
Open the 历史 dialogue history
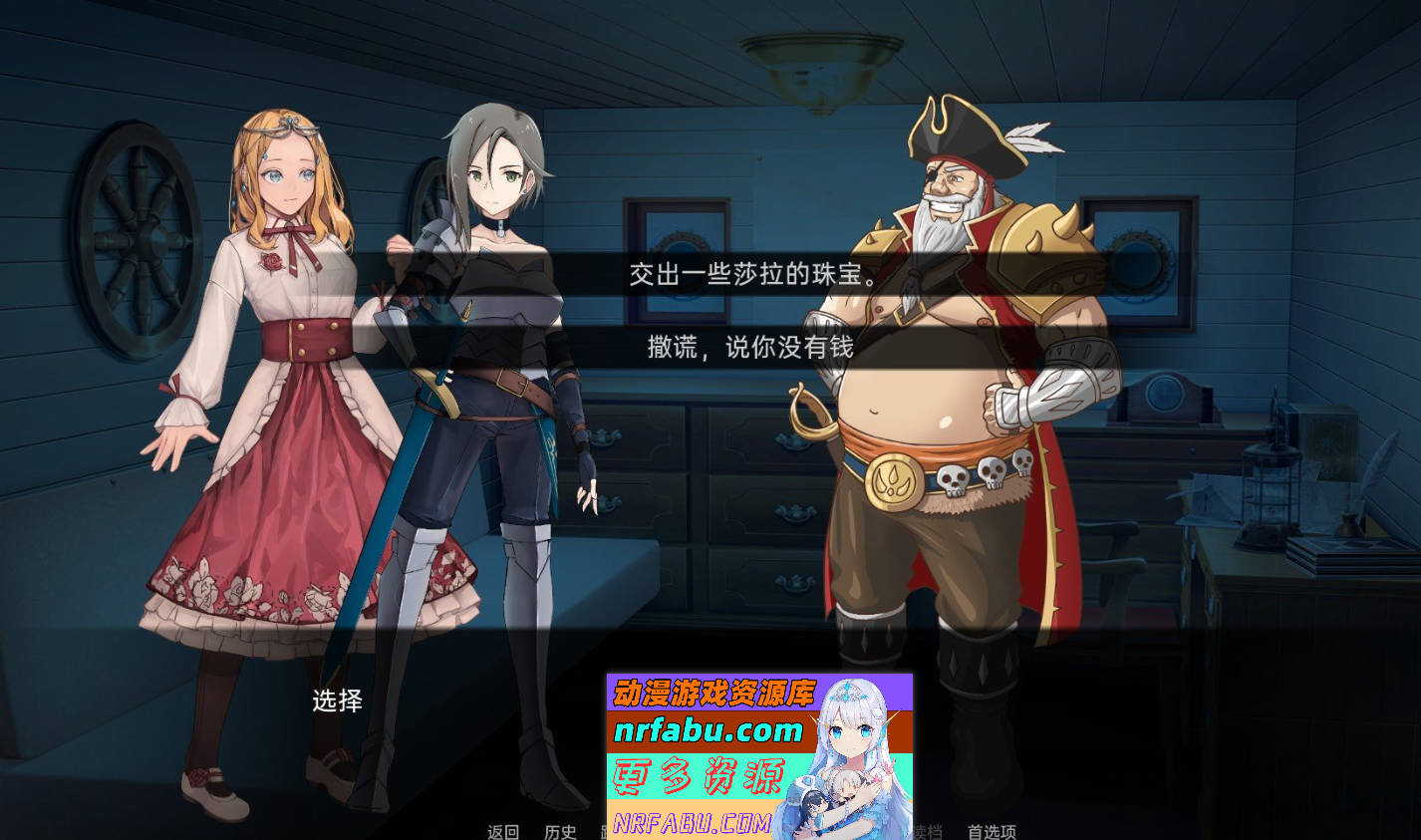[x=563, y=834]
